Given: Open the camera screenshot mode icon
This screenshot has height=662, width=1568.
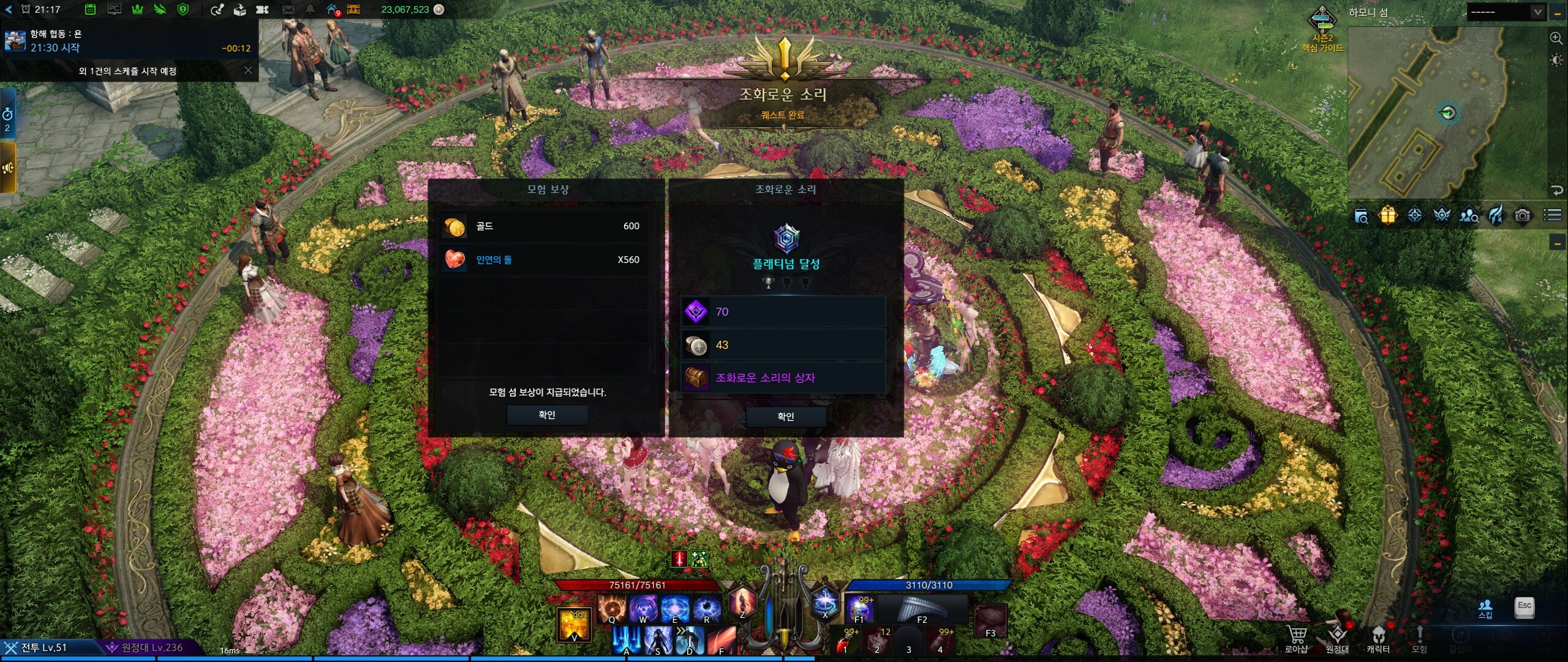Looking at the screenshot, I should tap(1523, 215).
